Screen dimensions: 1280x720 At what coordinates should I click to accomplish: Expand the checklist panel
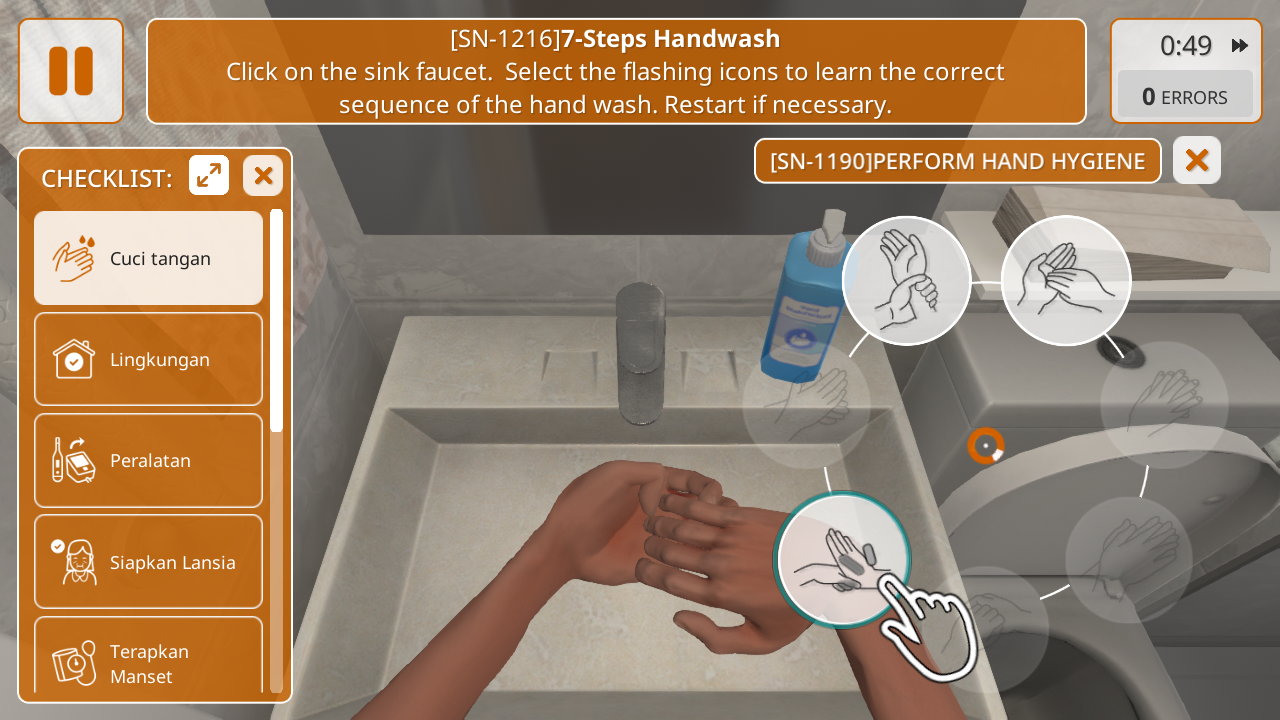click(x=209, y=176)
